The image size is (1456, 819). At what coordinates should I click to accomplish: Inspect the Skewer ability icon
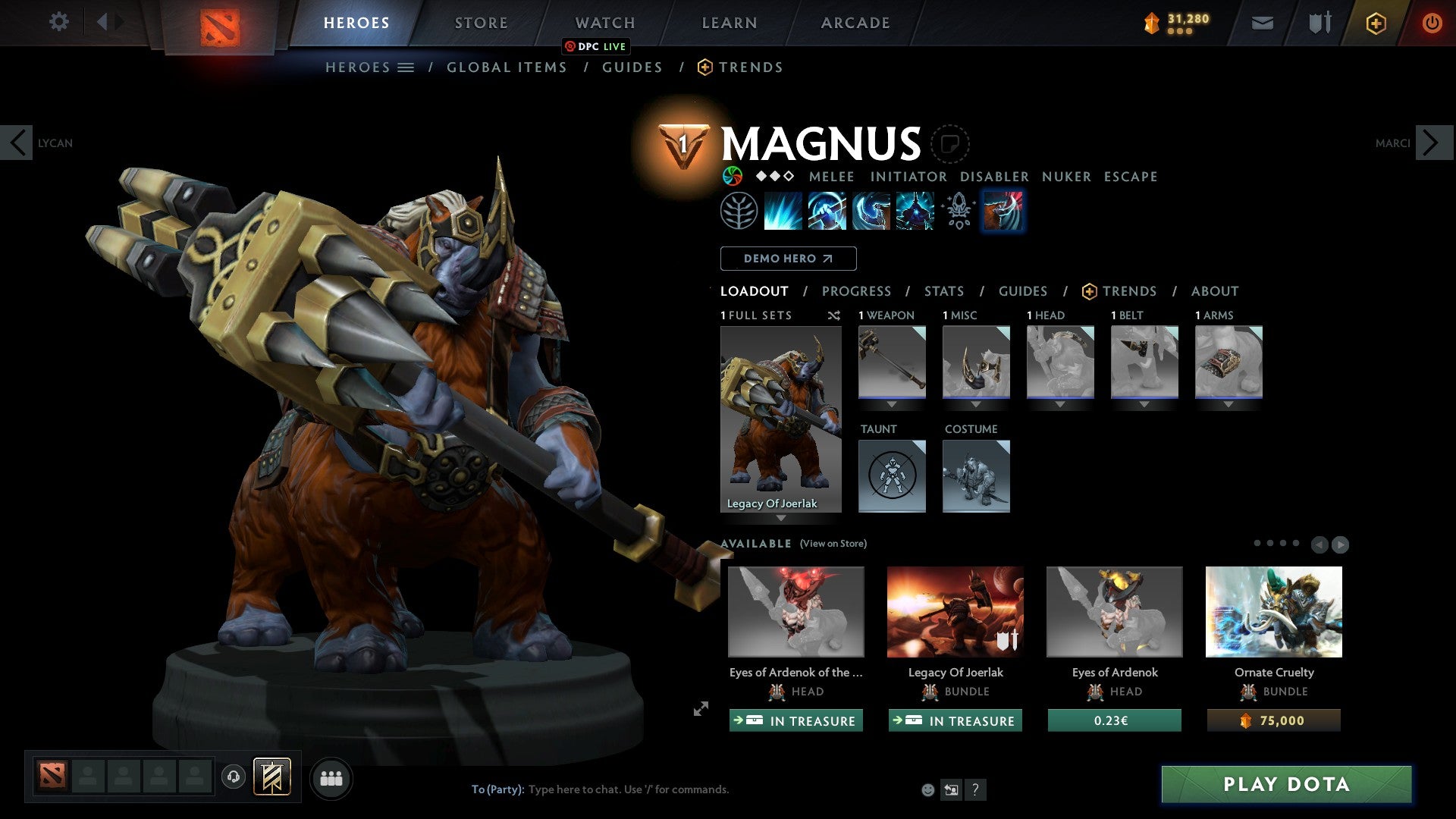click(872, 211)
